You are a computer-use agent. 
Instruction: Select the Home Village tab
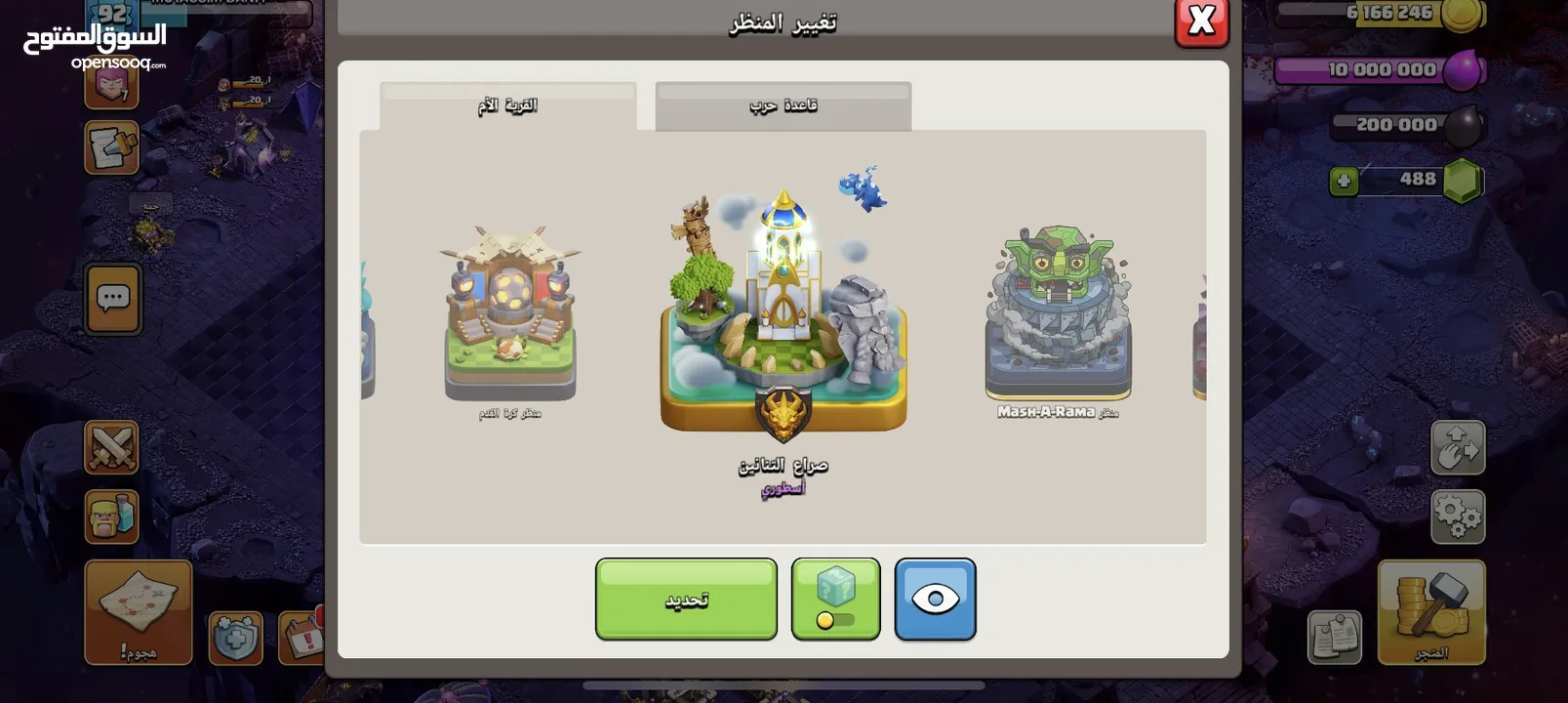coord(507,105)
